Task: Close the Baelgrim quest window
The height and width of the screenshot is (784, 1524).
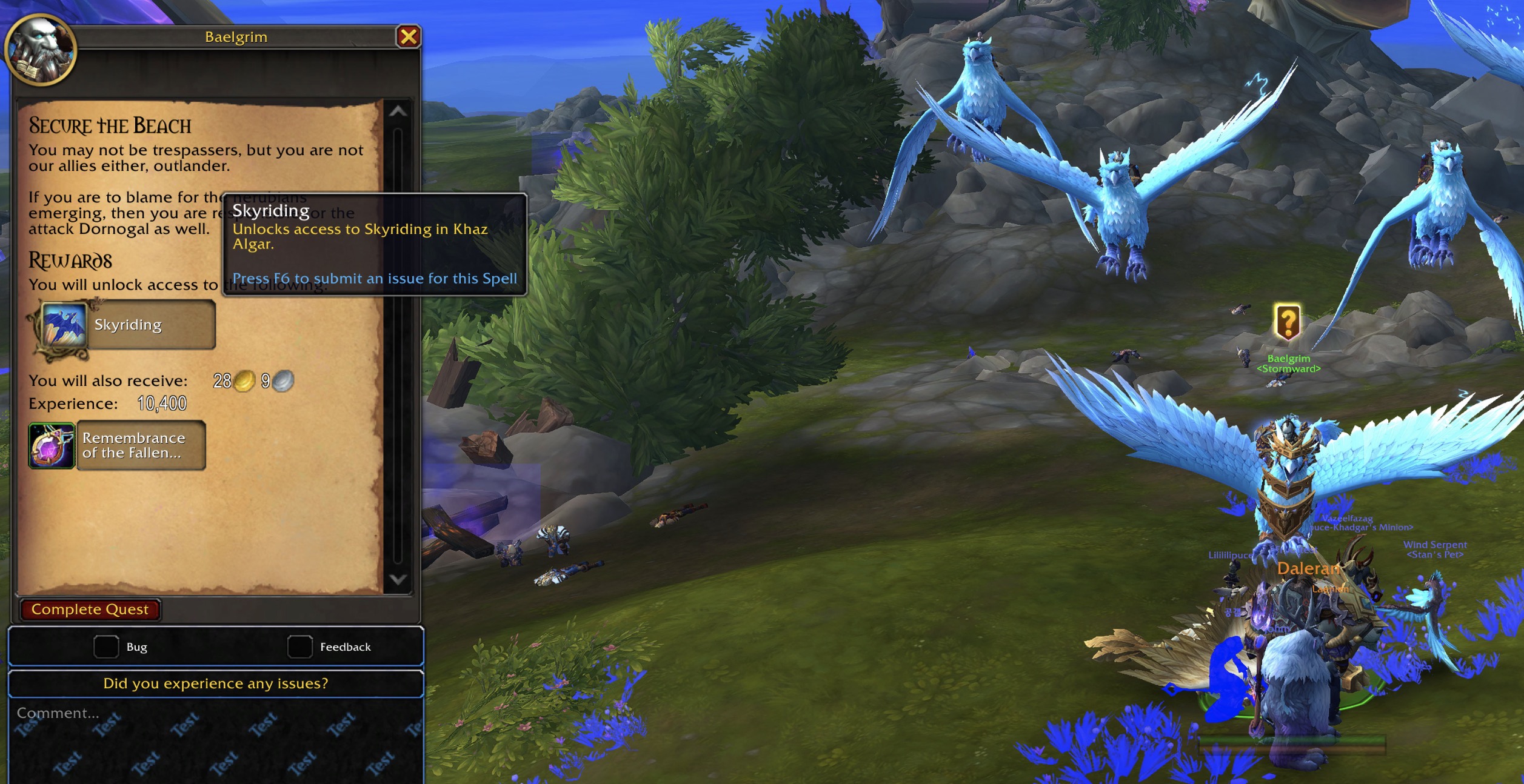Action: (409, 37)
